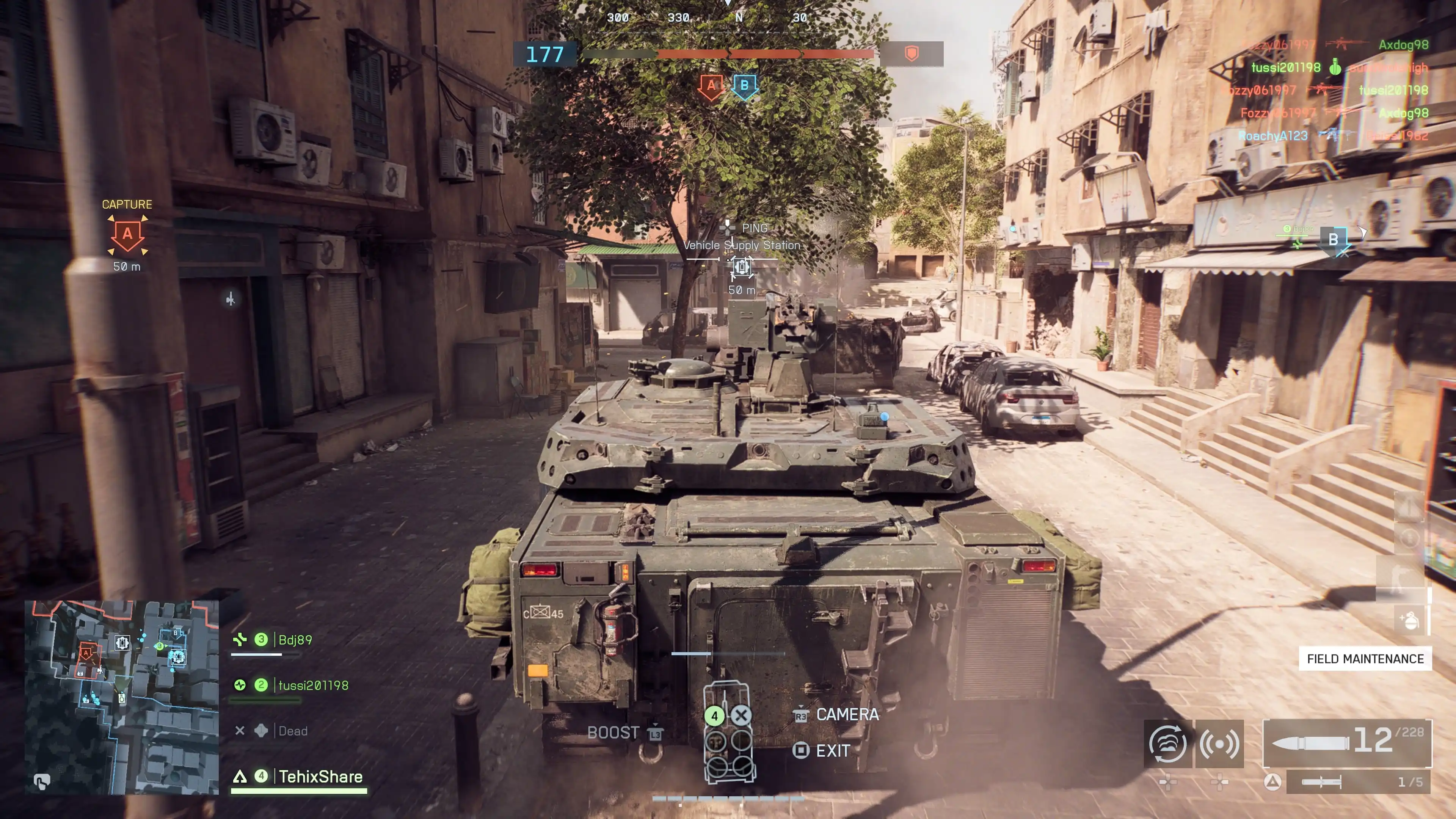Activate the circular-arrows vehicle ability icon
This screenshot has height=819, width=1456.
coord(1168,744)
